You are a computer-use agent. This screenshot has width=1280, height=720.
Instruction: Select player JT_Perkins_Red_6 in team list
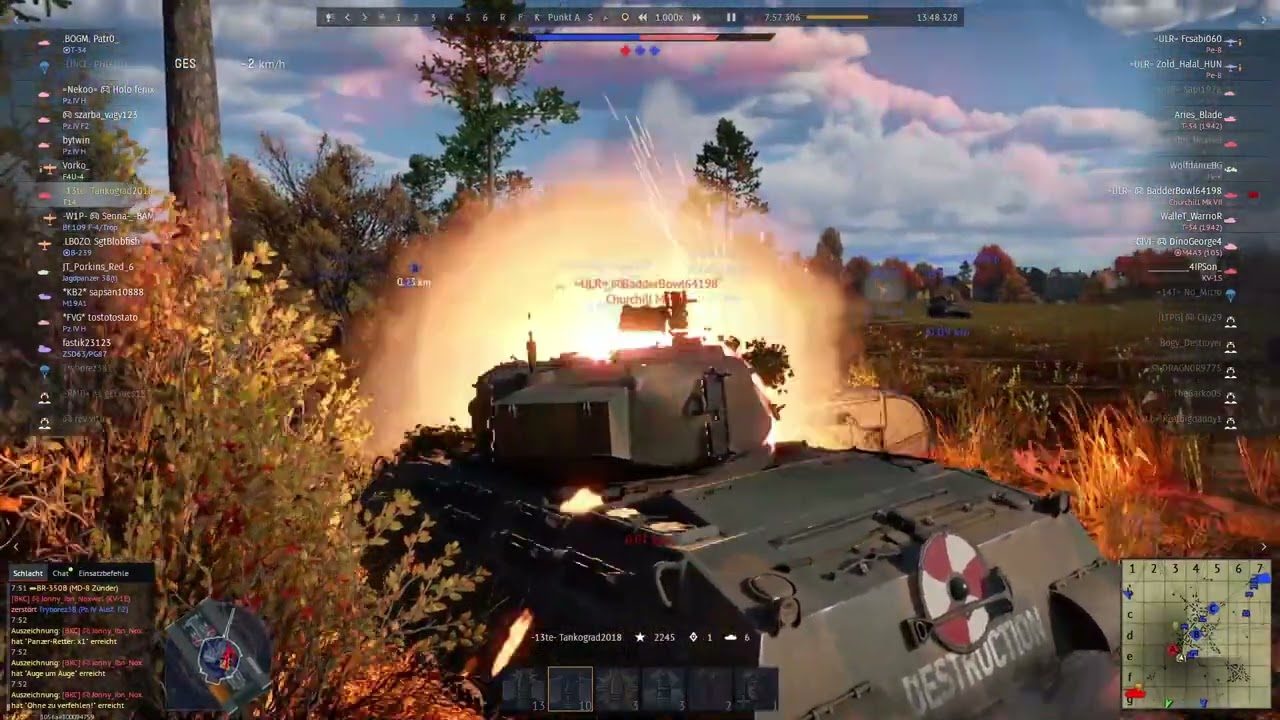(97, 267)
